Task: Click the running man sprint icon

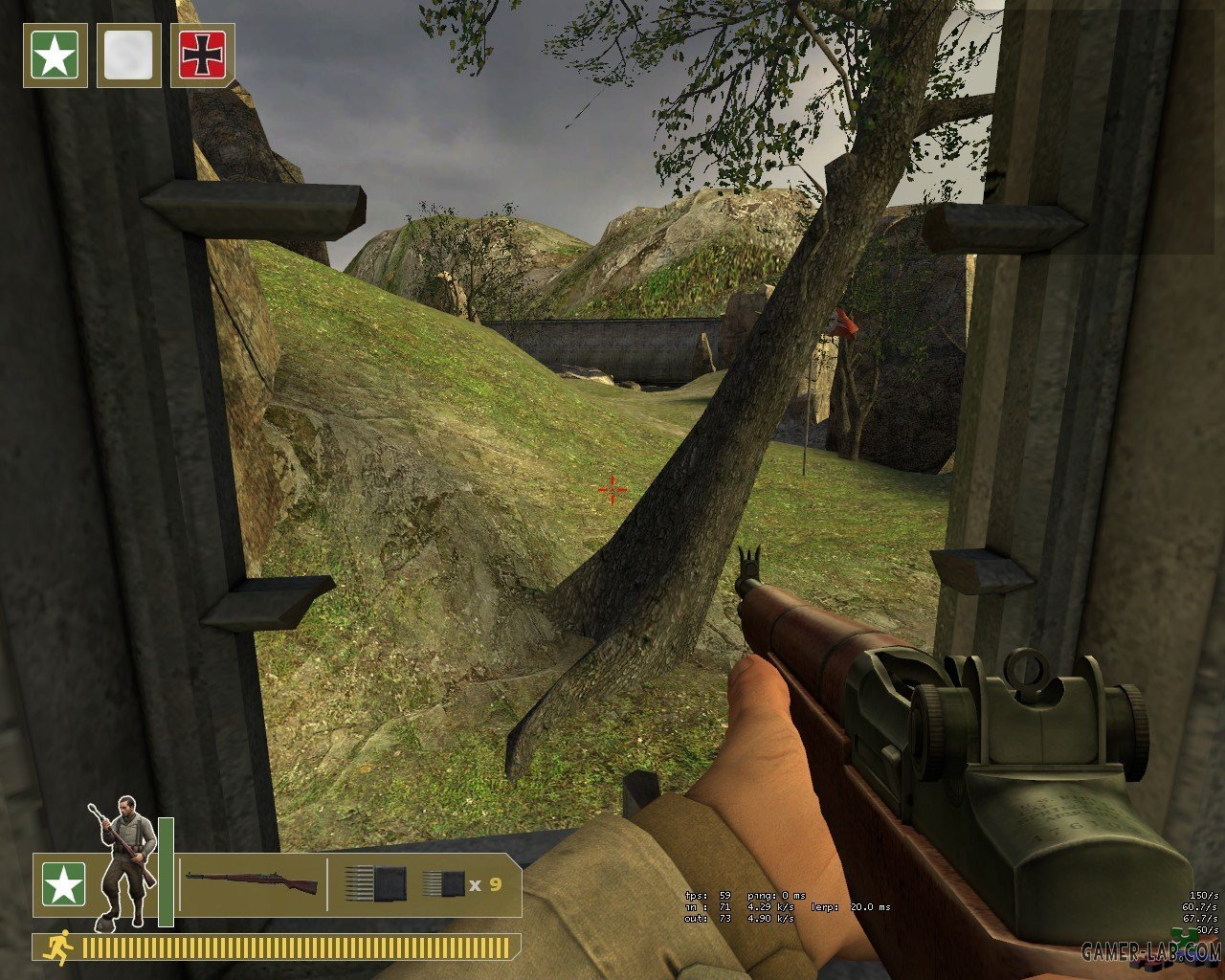Action: point(60,947)
